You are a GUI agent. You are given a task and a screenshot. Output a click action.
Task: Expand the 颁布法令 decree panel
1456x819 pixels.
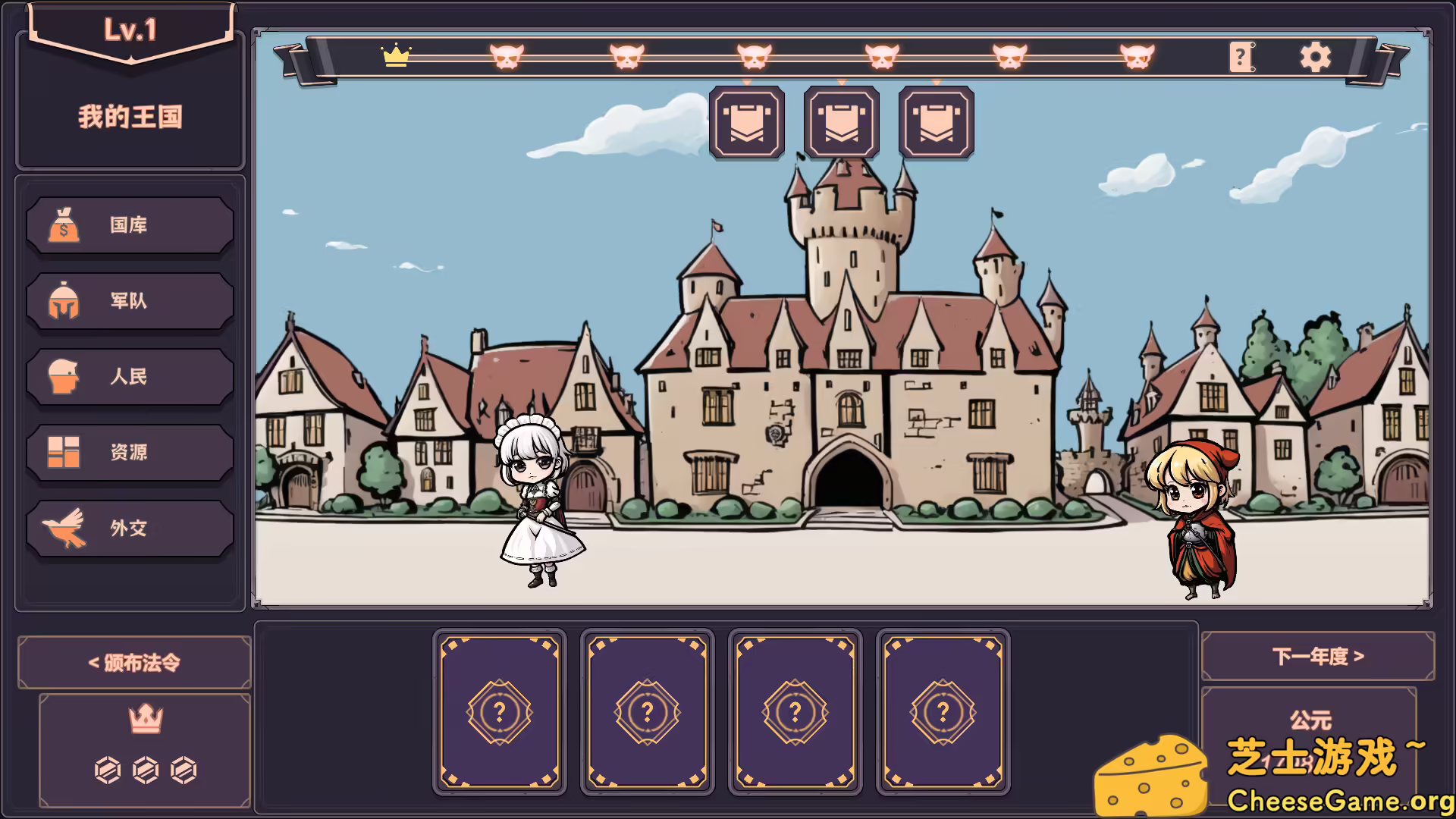pyautogui.click(x=133, y=661)
